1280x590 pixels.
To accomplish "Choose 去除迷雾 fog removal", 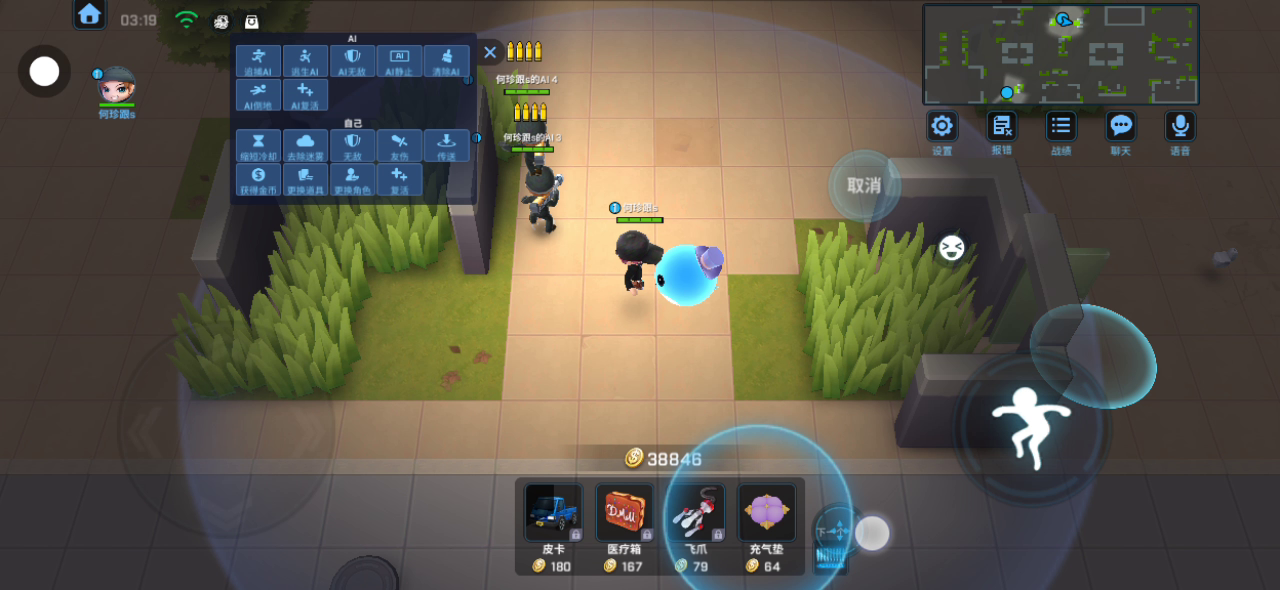I will [305, 146].
